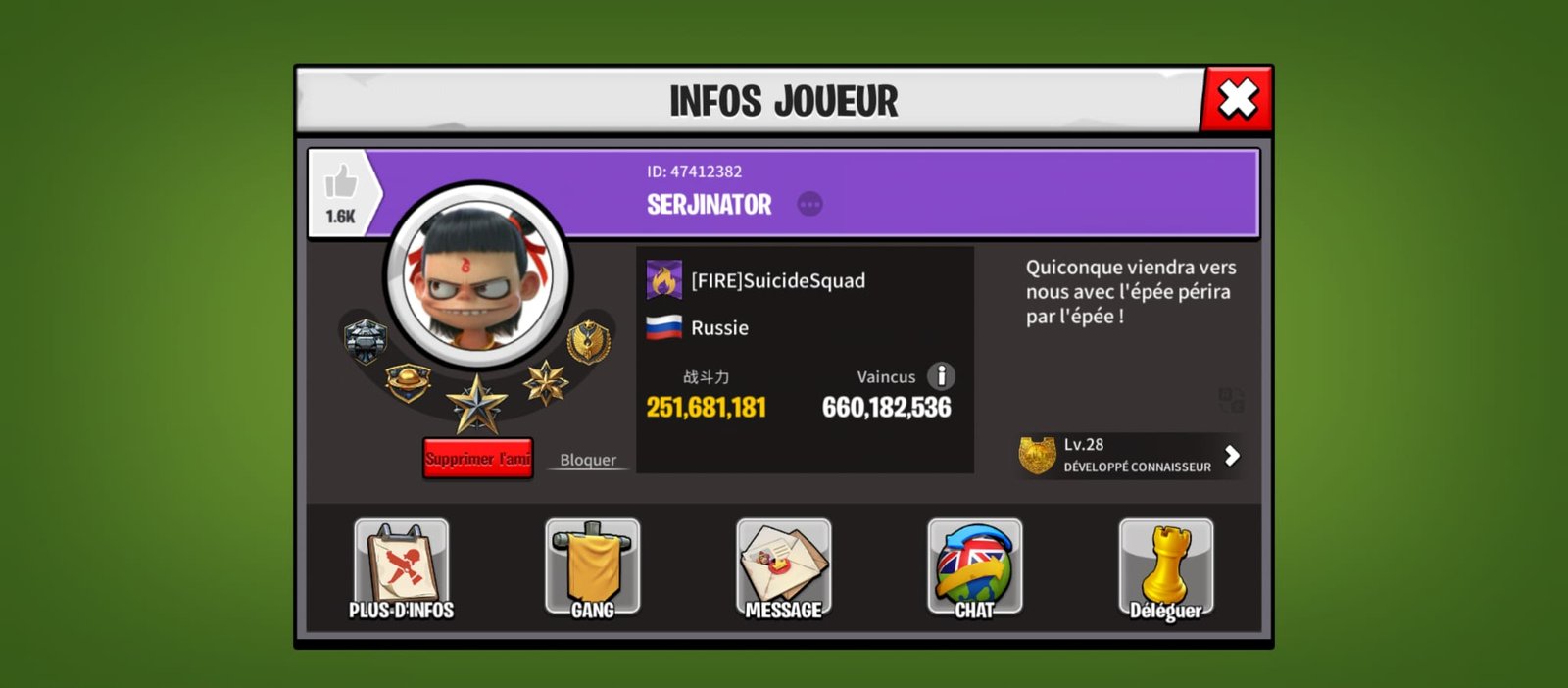
Task: Click the three-dot bubble beside SERJINATOR
Action: point(809,204)
